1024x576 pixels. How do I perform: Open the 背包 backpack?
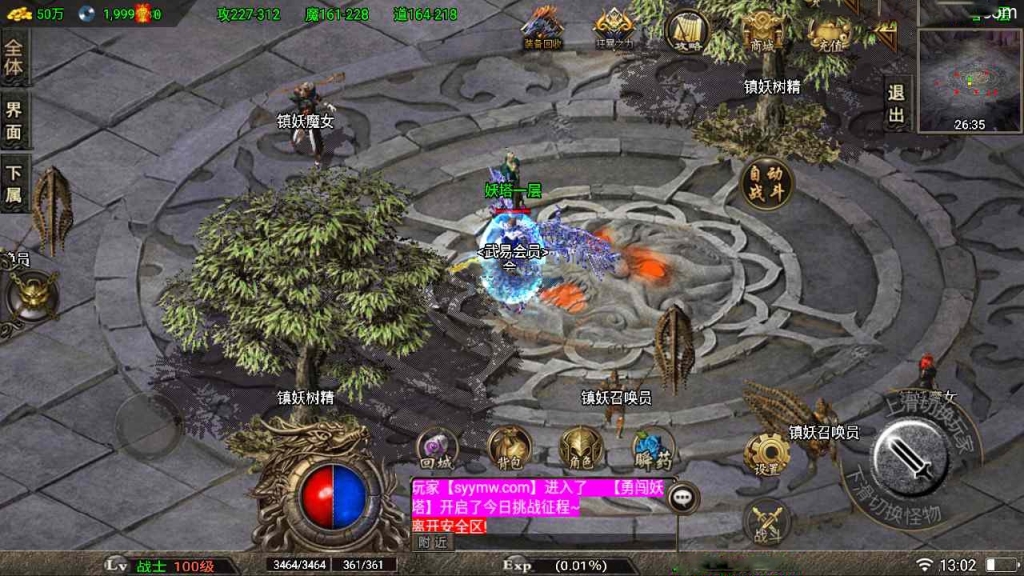509,447
